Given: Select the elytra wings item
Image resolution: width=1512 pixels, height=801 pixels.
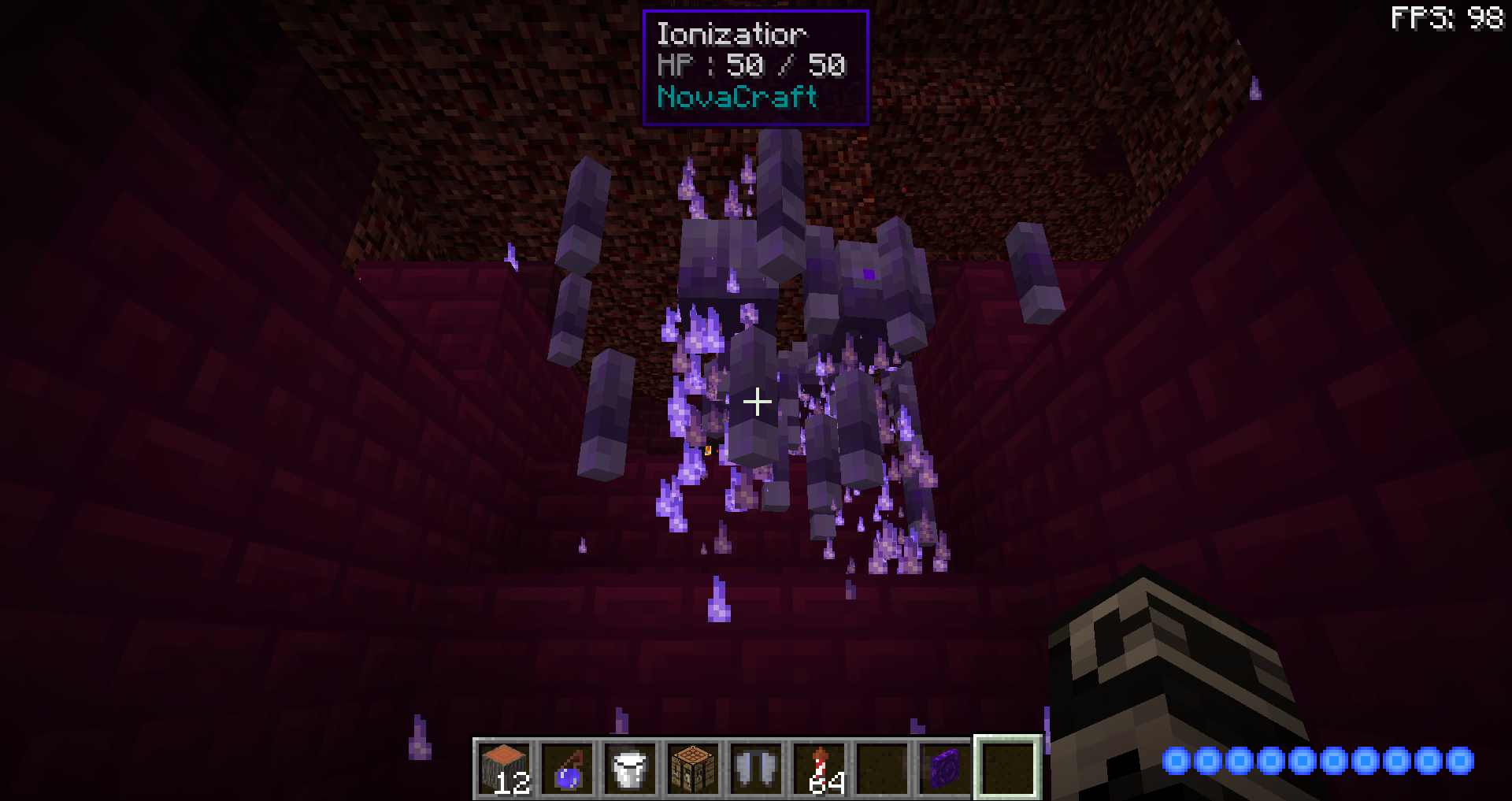Looking at the screenshot, I should click(754, 768).
